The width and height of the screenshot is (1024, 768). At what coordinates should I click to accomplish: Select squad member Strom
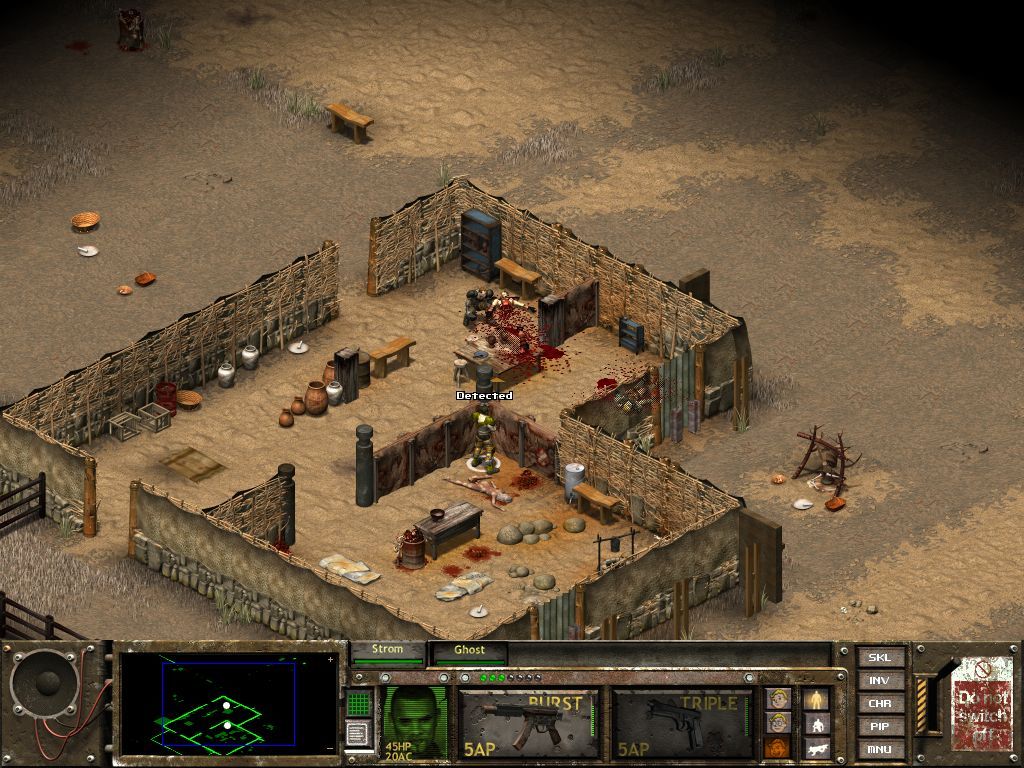pyautogui.click(x=387, y=651)
